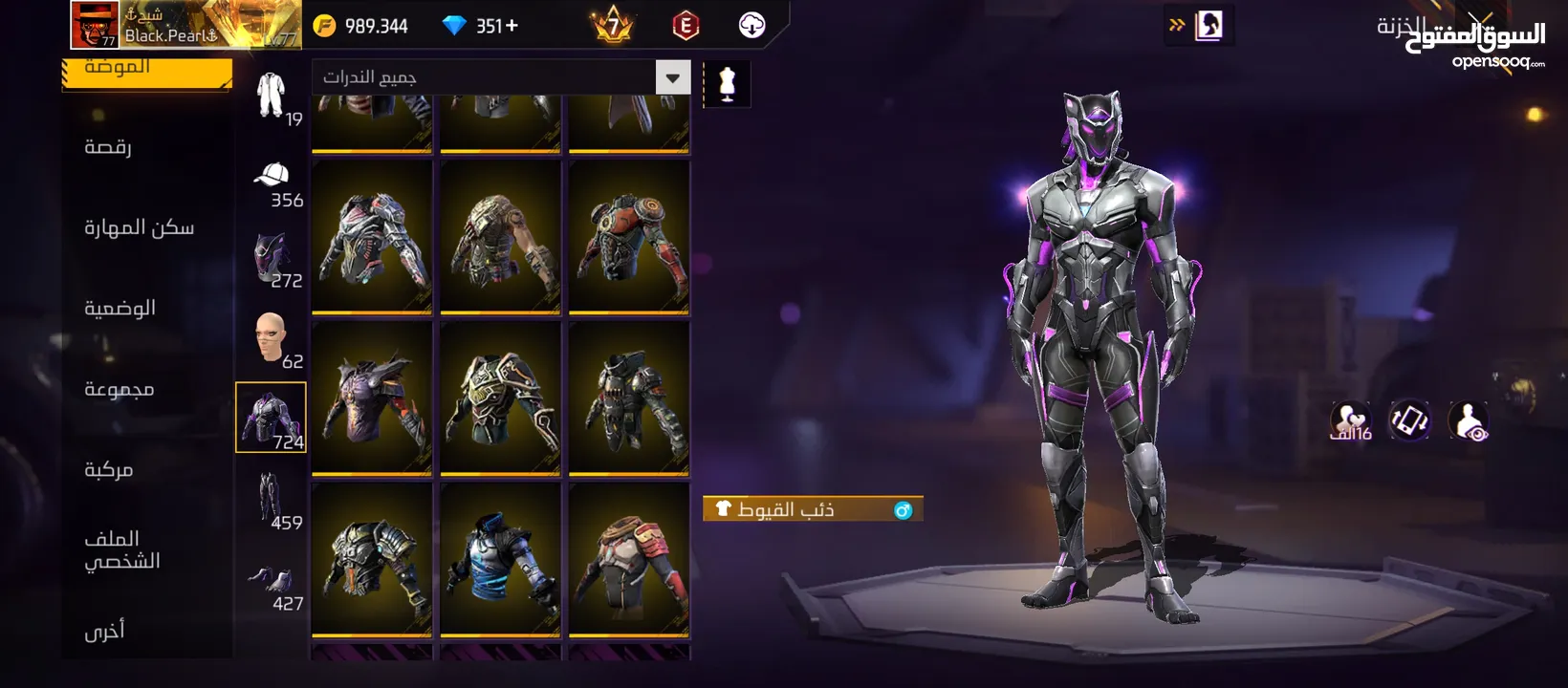Open the مجموعة collection section
This screenshot has height=688, width=1568.
[x=119, y=389]
